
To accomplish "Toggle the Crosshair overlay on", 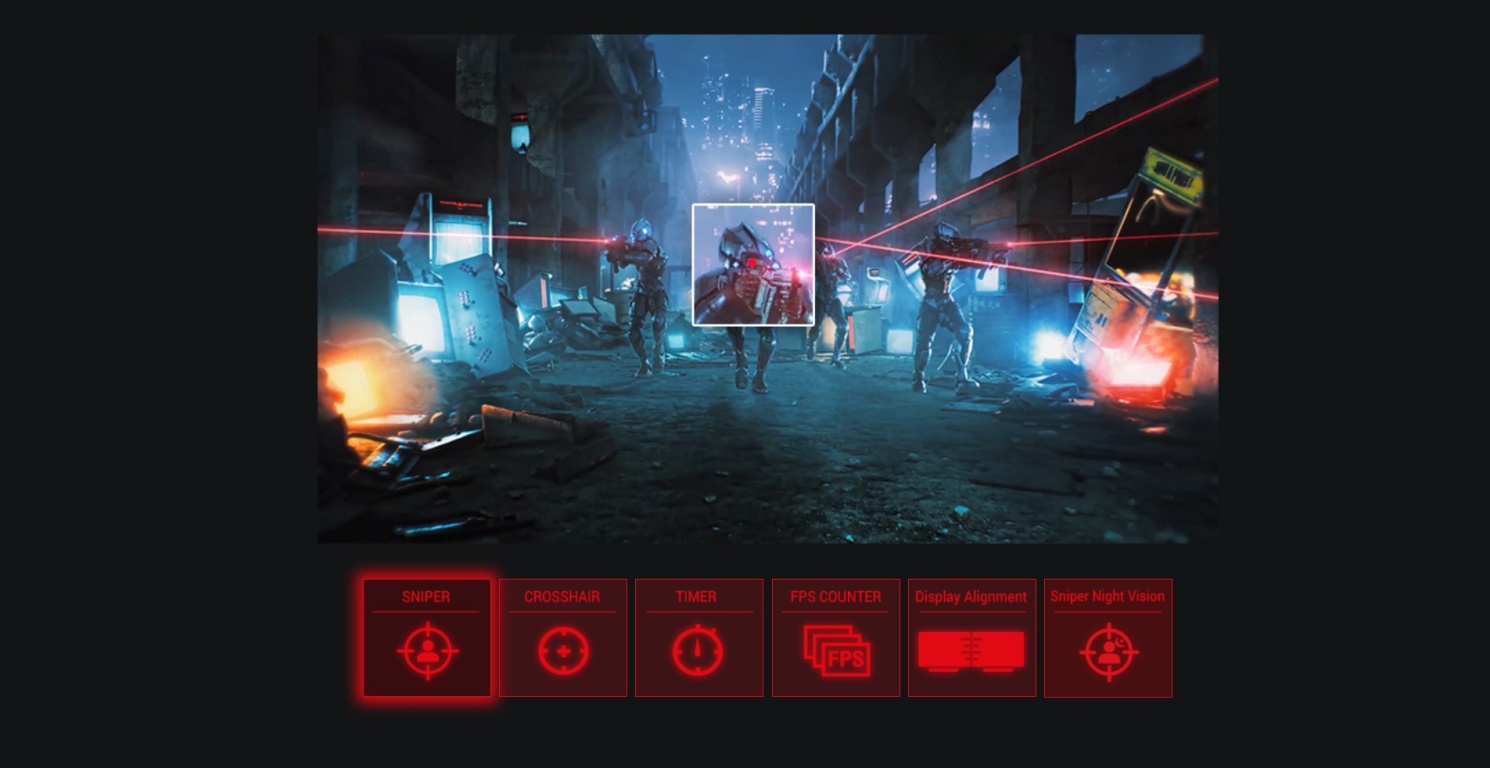I will [x=562, y=637].
